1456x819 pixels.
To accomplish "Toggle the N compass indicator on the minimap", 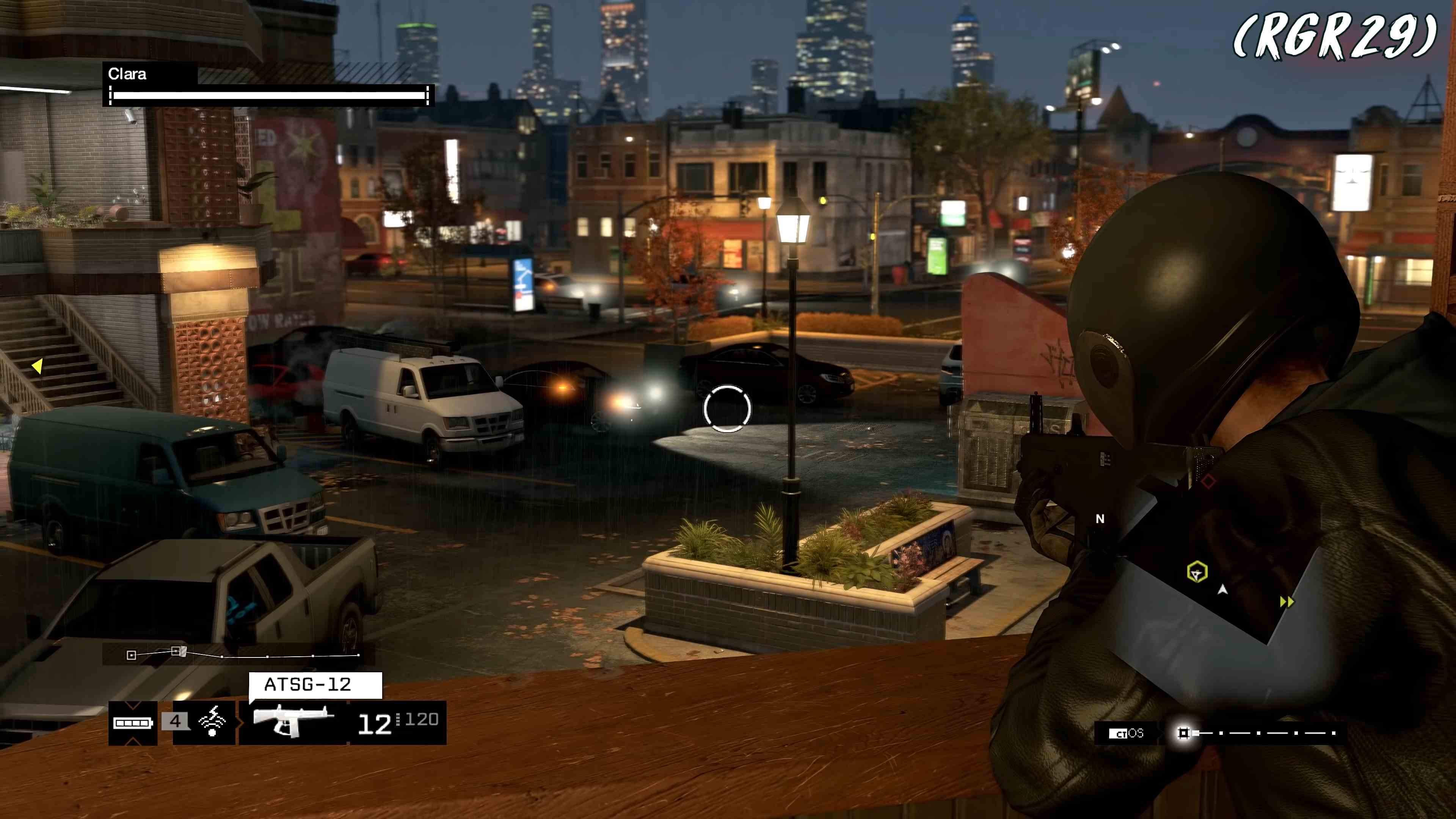I will [1100, 518].
